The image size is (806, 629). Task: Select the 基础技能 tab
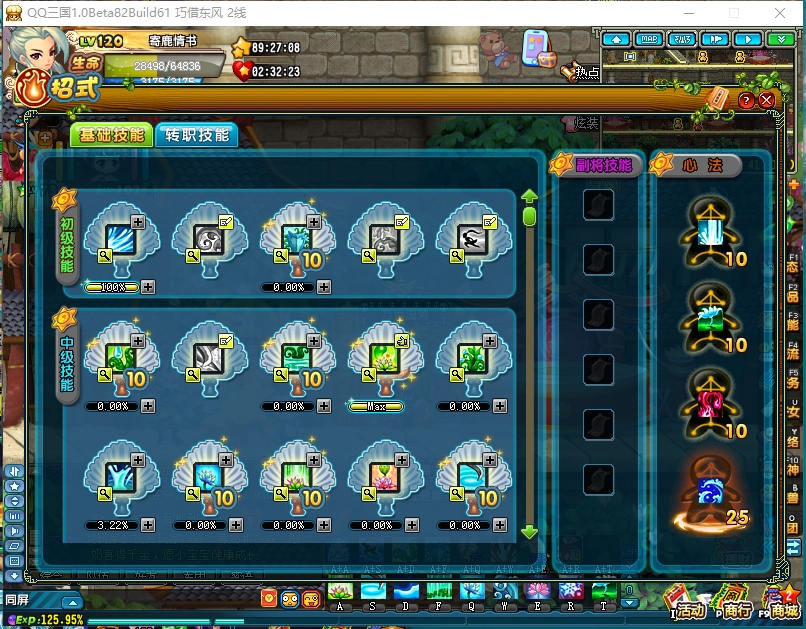(x=112, y=135)
